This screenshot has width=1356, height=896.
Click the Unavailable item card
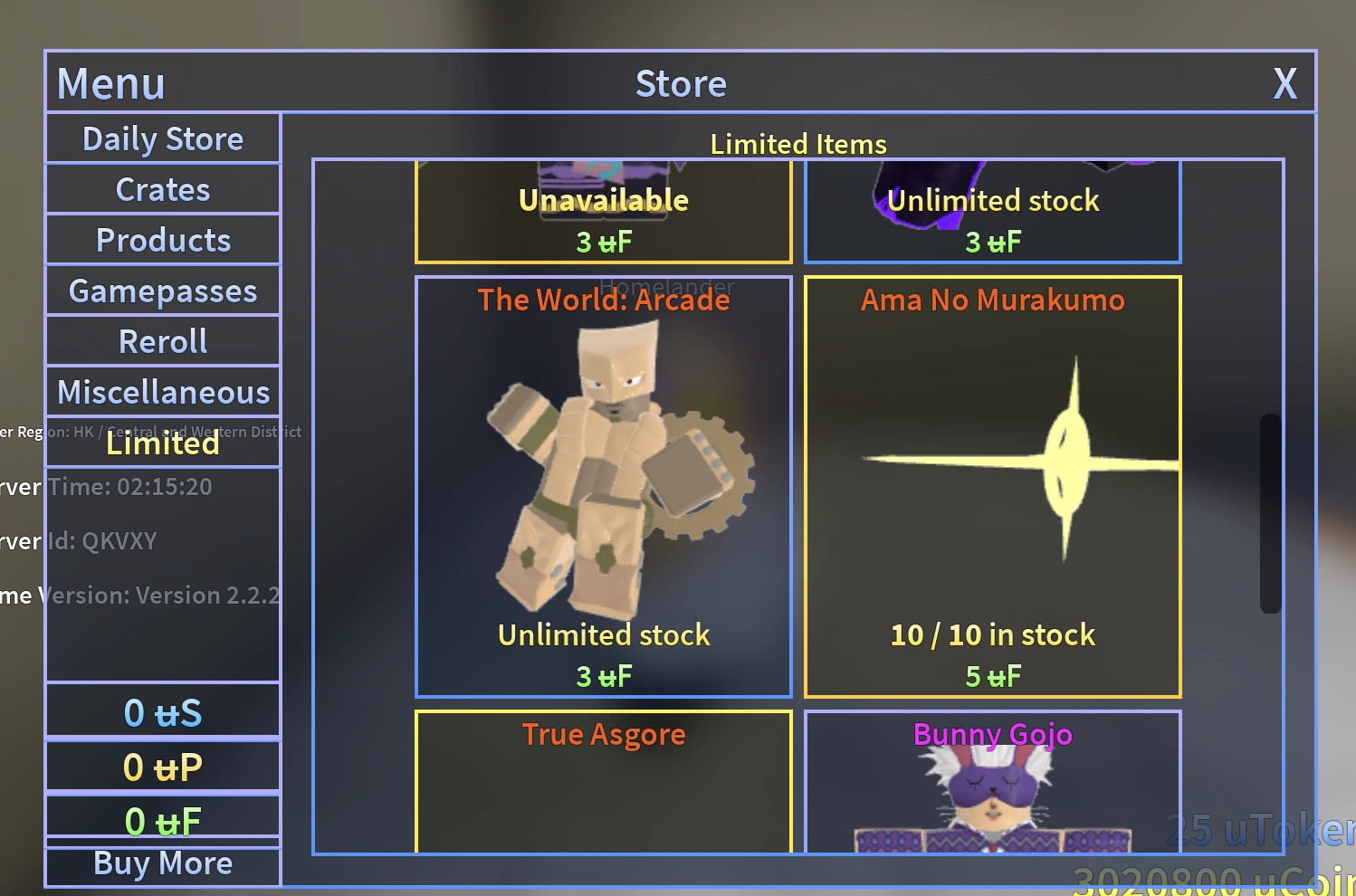pyautogui.click(x=603, y=213)
